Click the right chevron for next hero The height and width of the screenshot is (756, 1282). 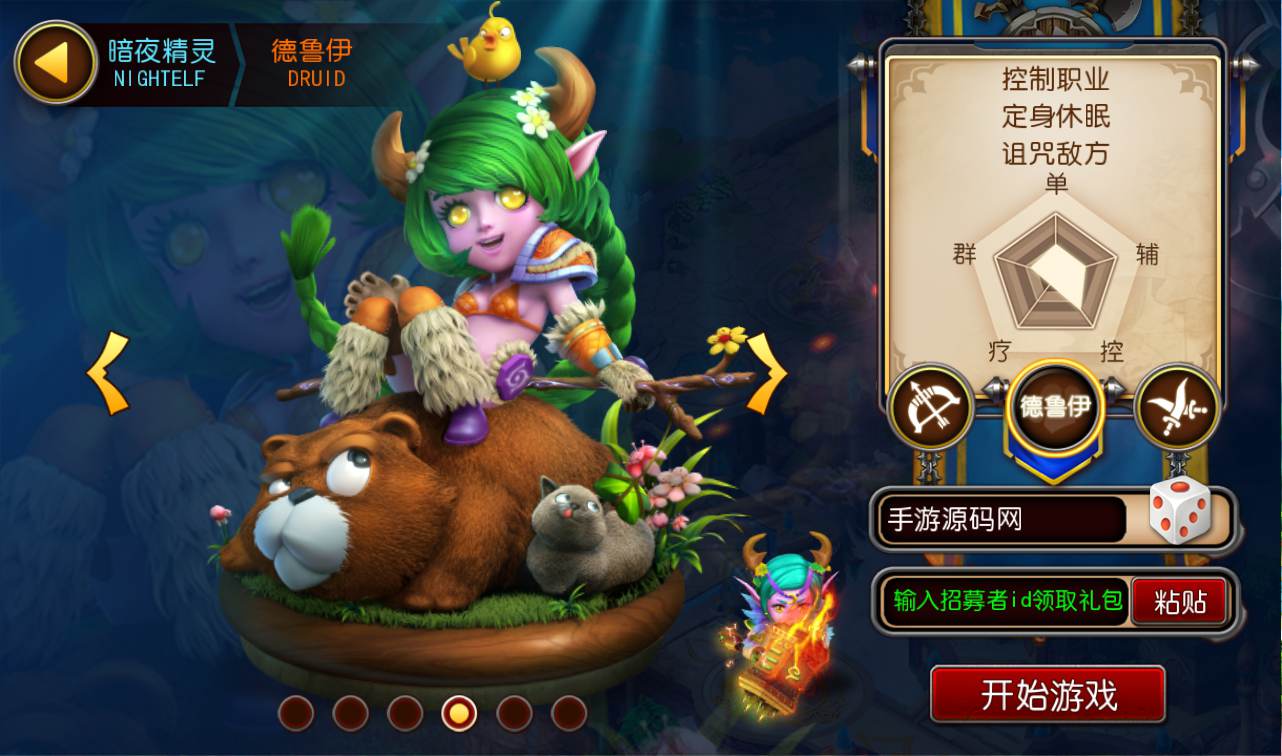[x=765, y=375]
